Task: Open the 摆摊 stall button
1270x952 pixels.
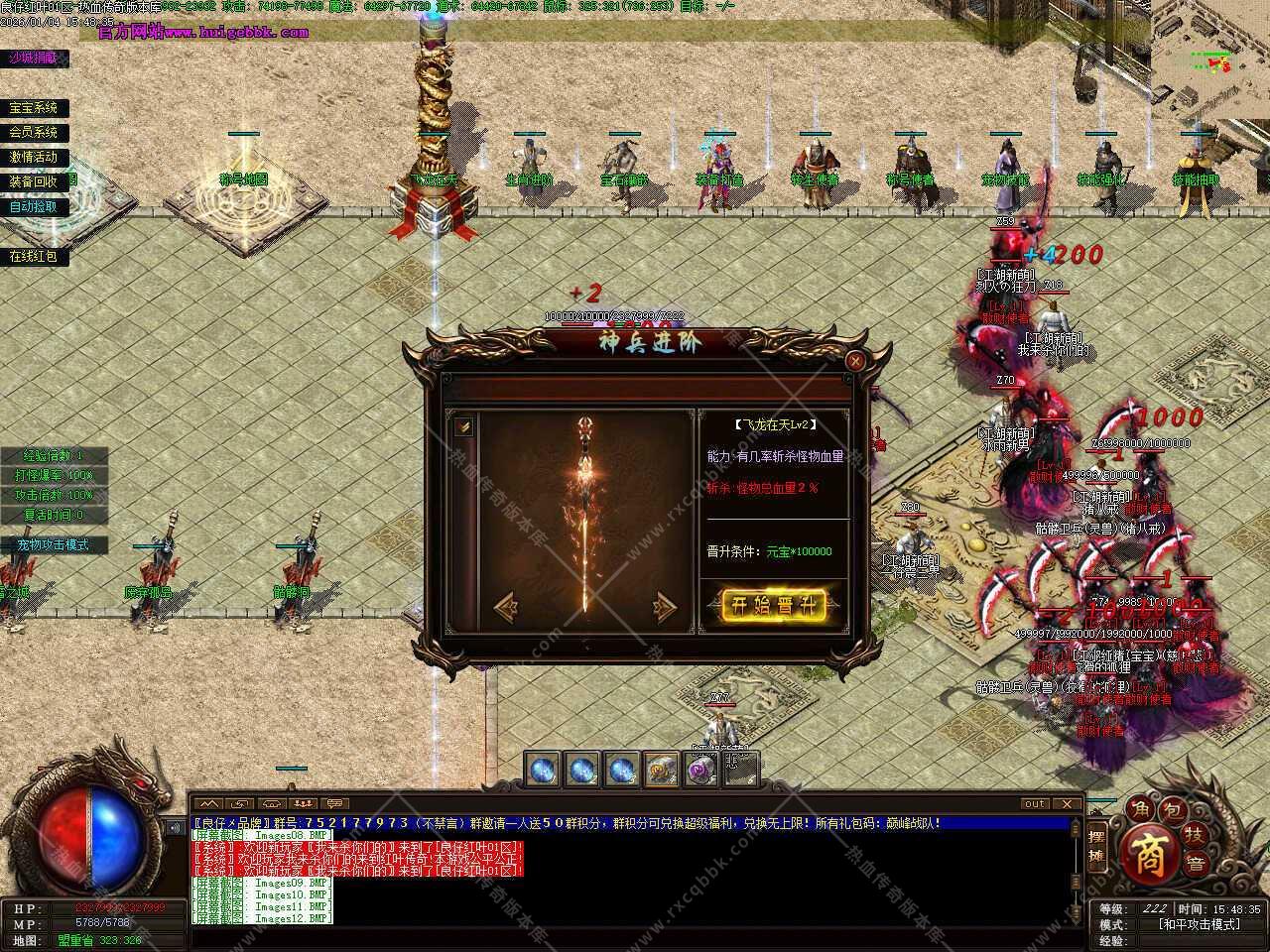Action: point(1097,845)
